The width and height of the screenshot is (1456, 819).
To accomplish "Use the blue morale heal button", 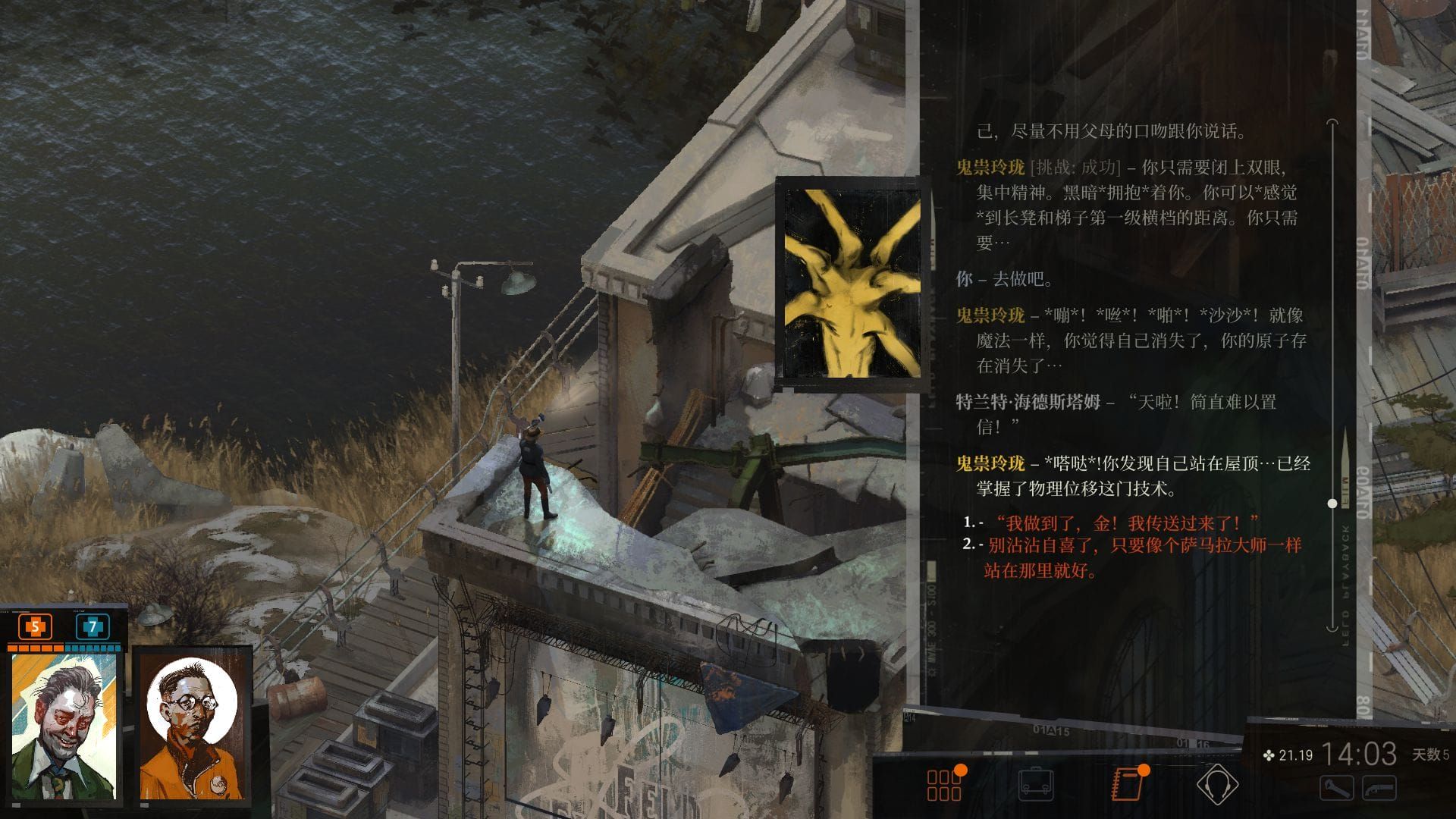I will [93, 627].
